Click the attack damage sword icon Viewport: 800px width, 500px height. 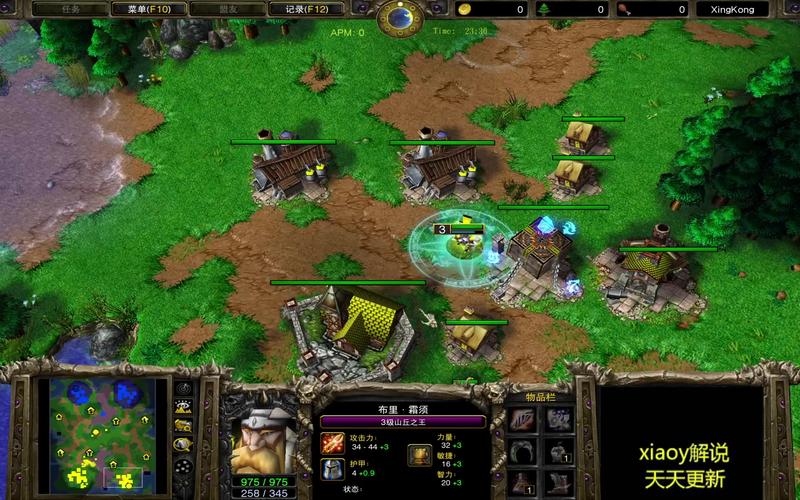click(x=332, y=442)
